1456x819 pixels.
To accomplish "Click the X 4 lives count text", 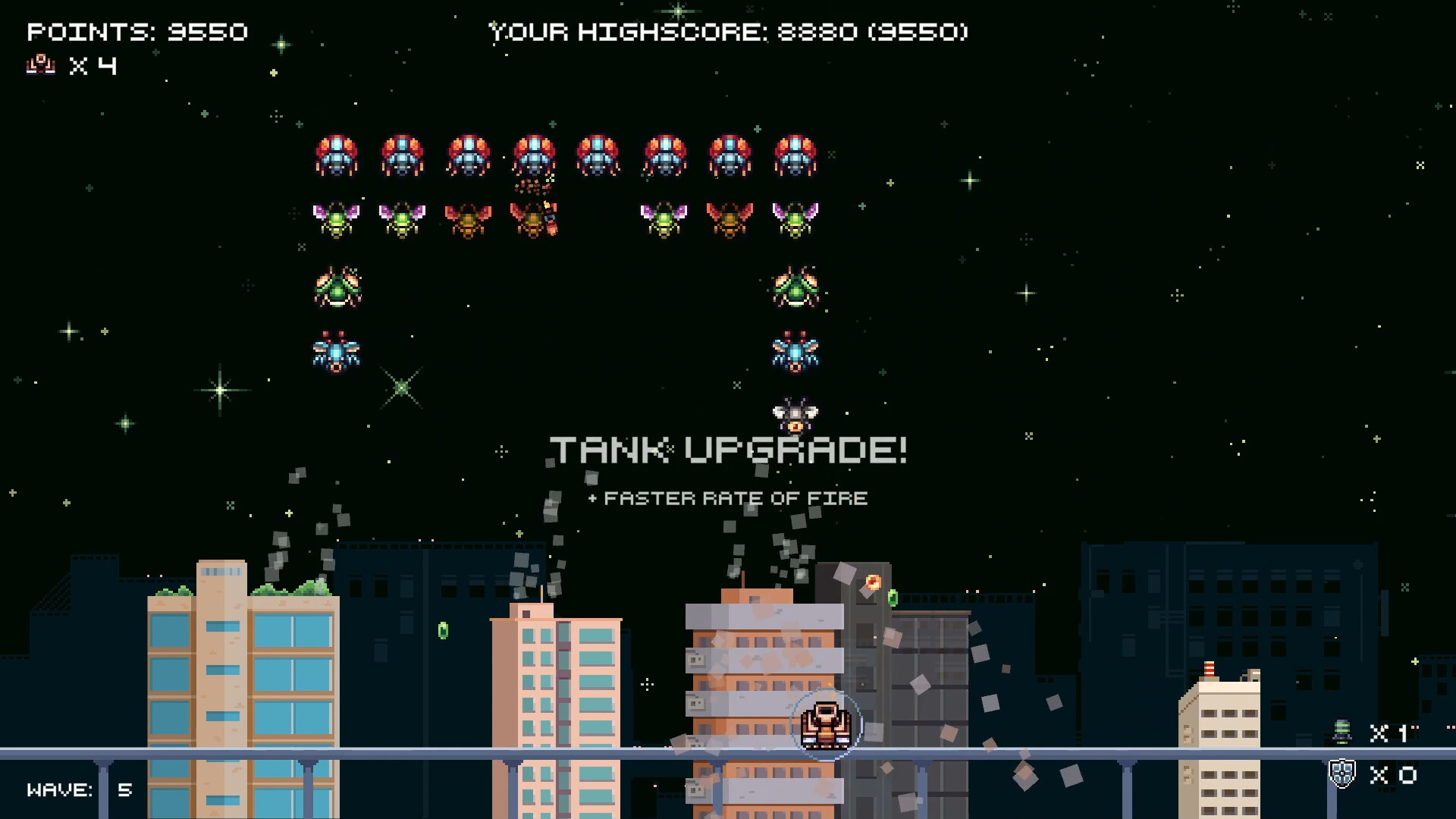I will click(93, 66).
